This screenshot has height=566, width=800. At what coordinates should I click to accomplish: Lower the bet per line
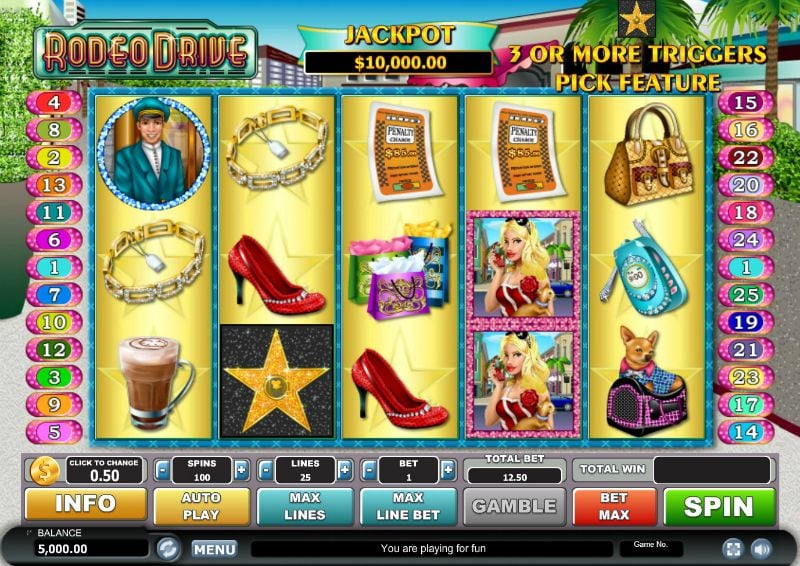click(x=369, y=471)
